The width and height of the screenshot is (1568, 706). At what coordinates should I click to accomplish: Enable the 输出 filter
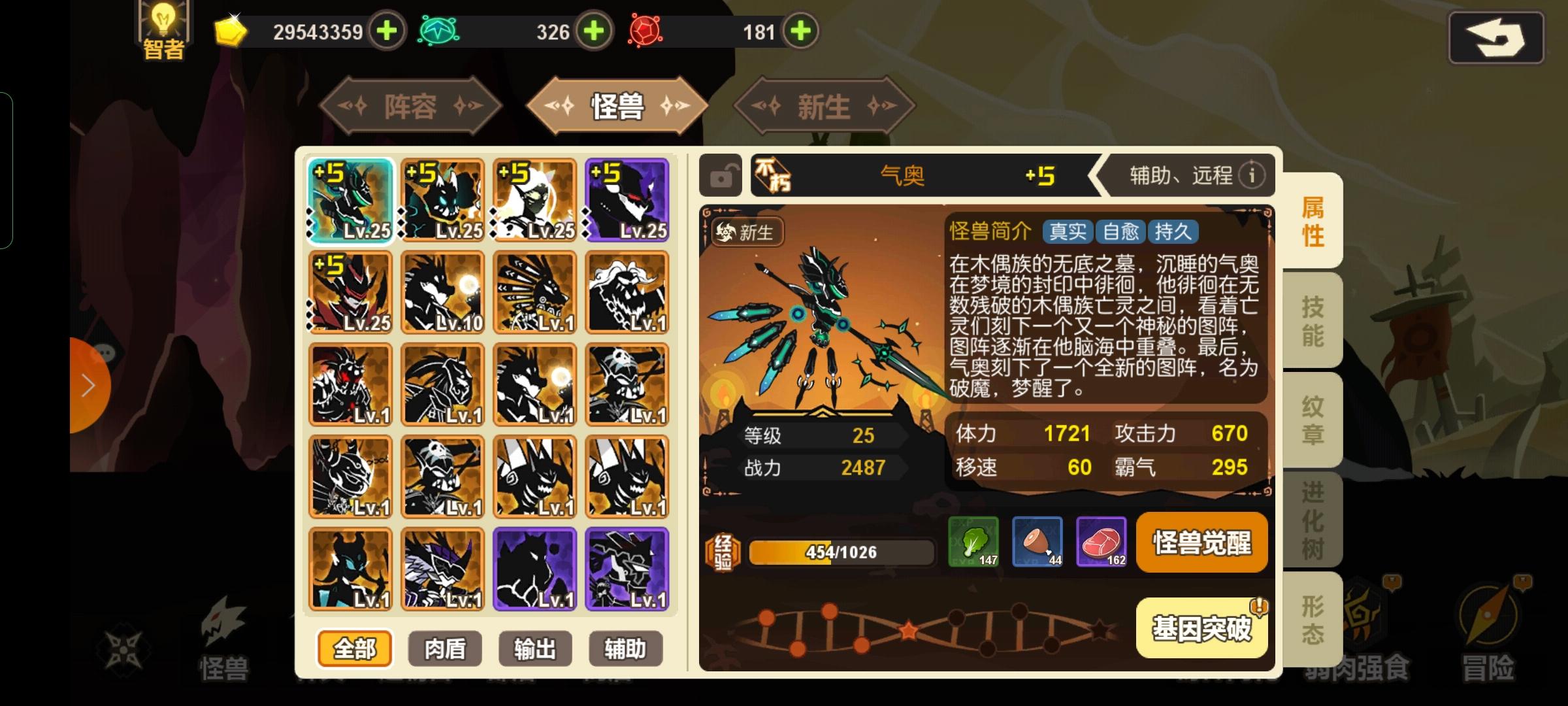(x=535, y=649)
